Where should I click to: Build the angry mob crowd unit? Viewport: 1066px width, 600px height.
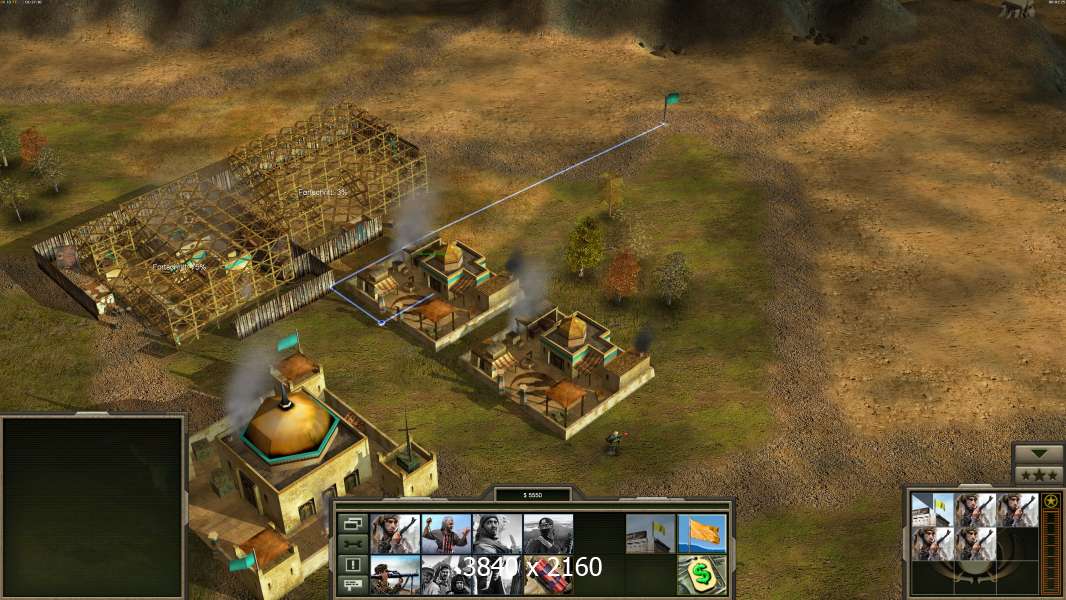pyautogui.click(x=446, y=575)
